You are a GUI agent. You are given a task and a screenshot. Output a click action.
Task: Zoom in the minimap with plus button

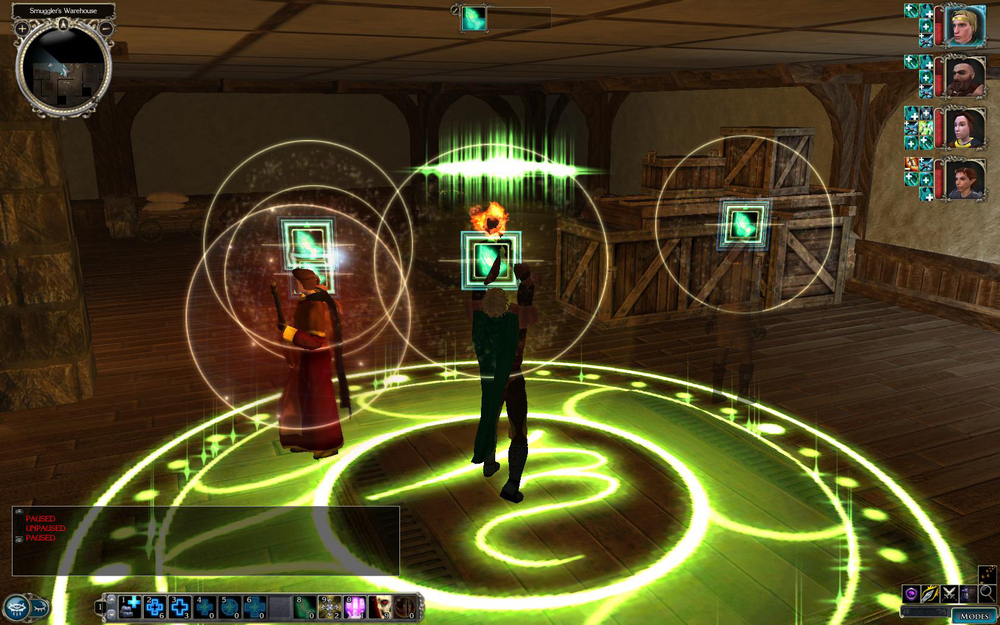click(21, 28)
